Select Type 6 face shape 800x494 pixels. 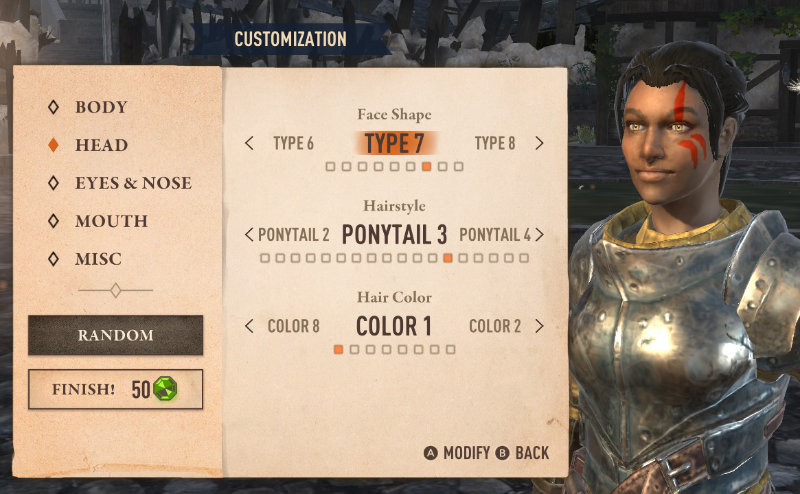tap(293, 143)
